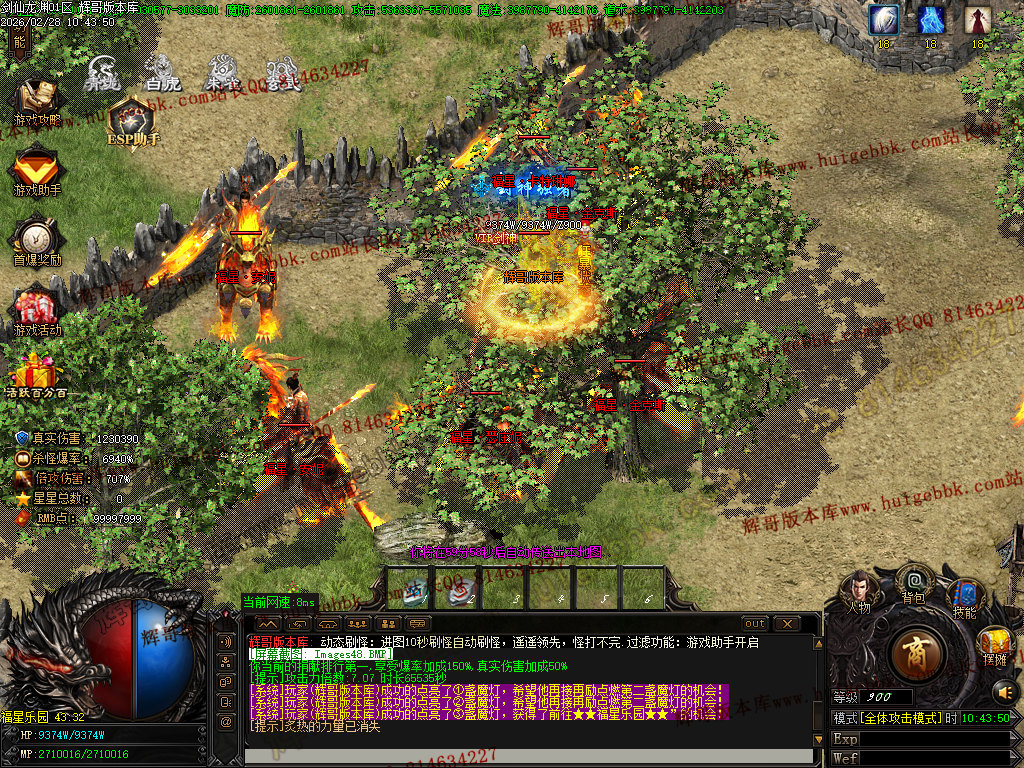Click the white swirl buff icon
The height and width of the screenshot is (768, 1024).
[883, 20]
